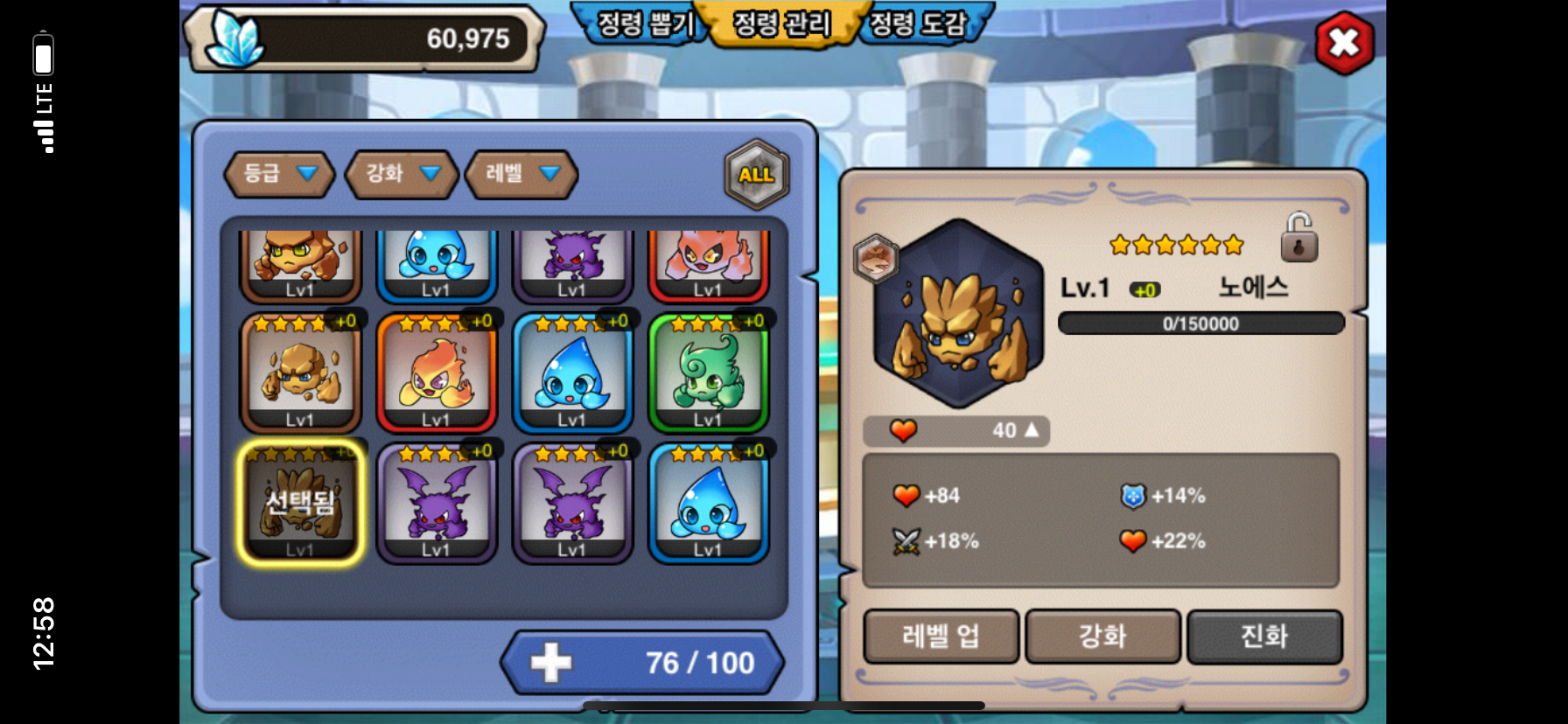Tap the 진화 evolve button

click(x=1264, y=636)
